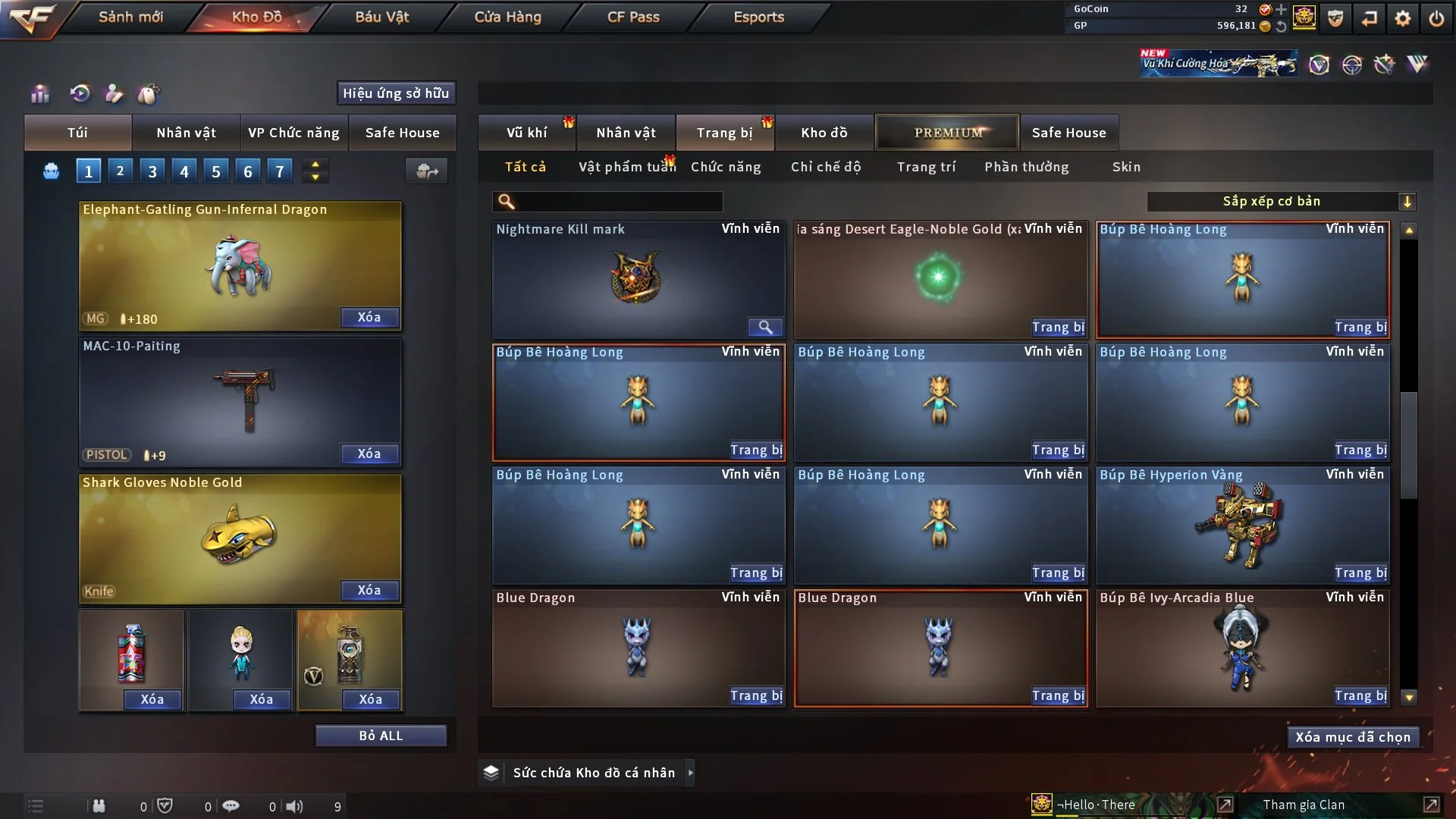Image resolution: width=1456 pixels, height=819 pixels.
Task: Go to the Sảnh mới lobby
Action: 130,17
